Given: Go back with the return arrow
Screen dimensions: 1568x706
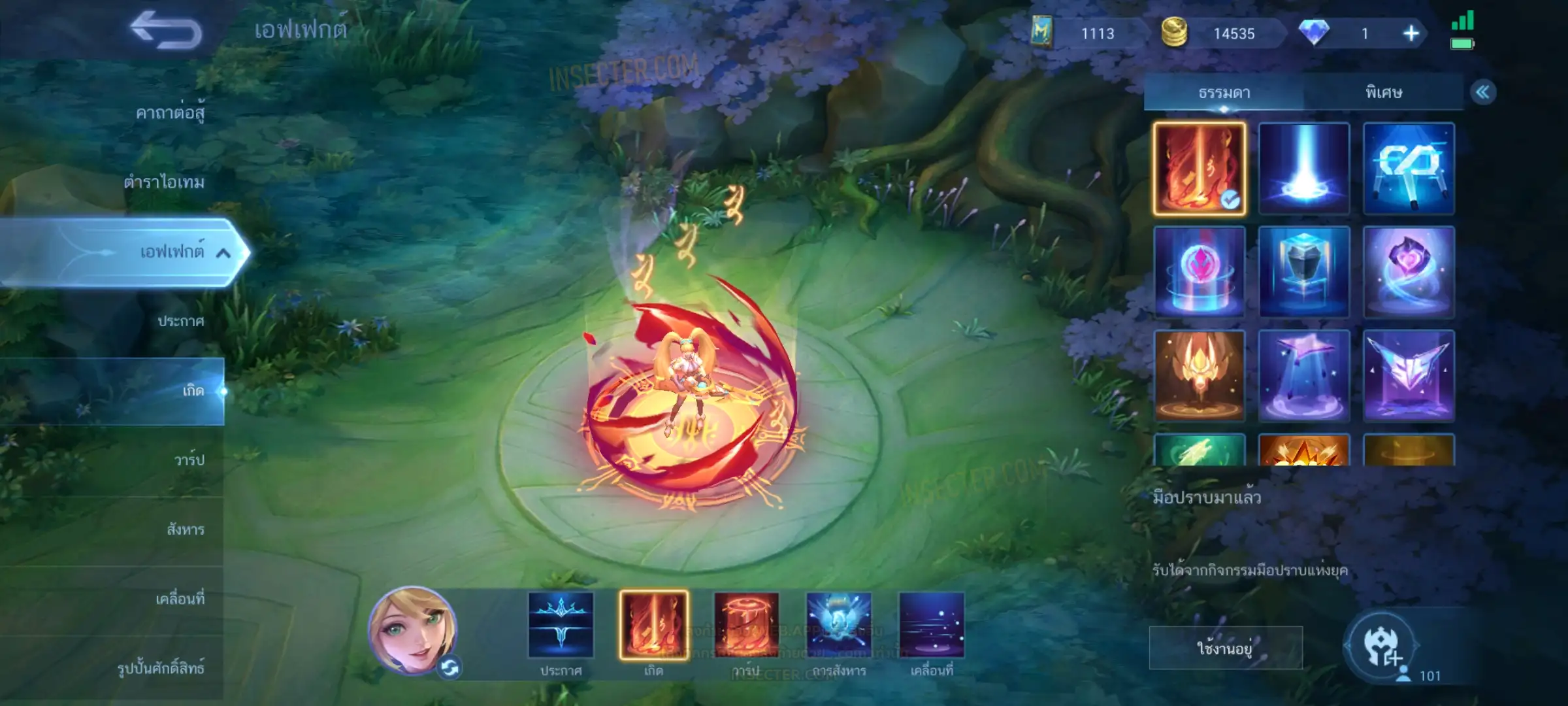Looking at the screenshot, I should tap(166, 31).
